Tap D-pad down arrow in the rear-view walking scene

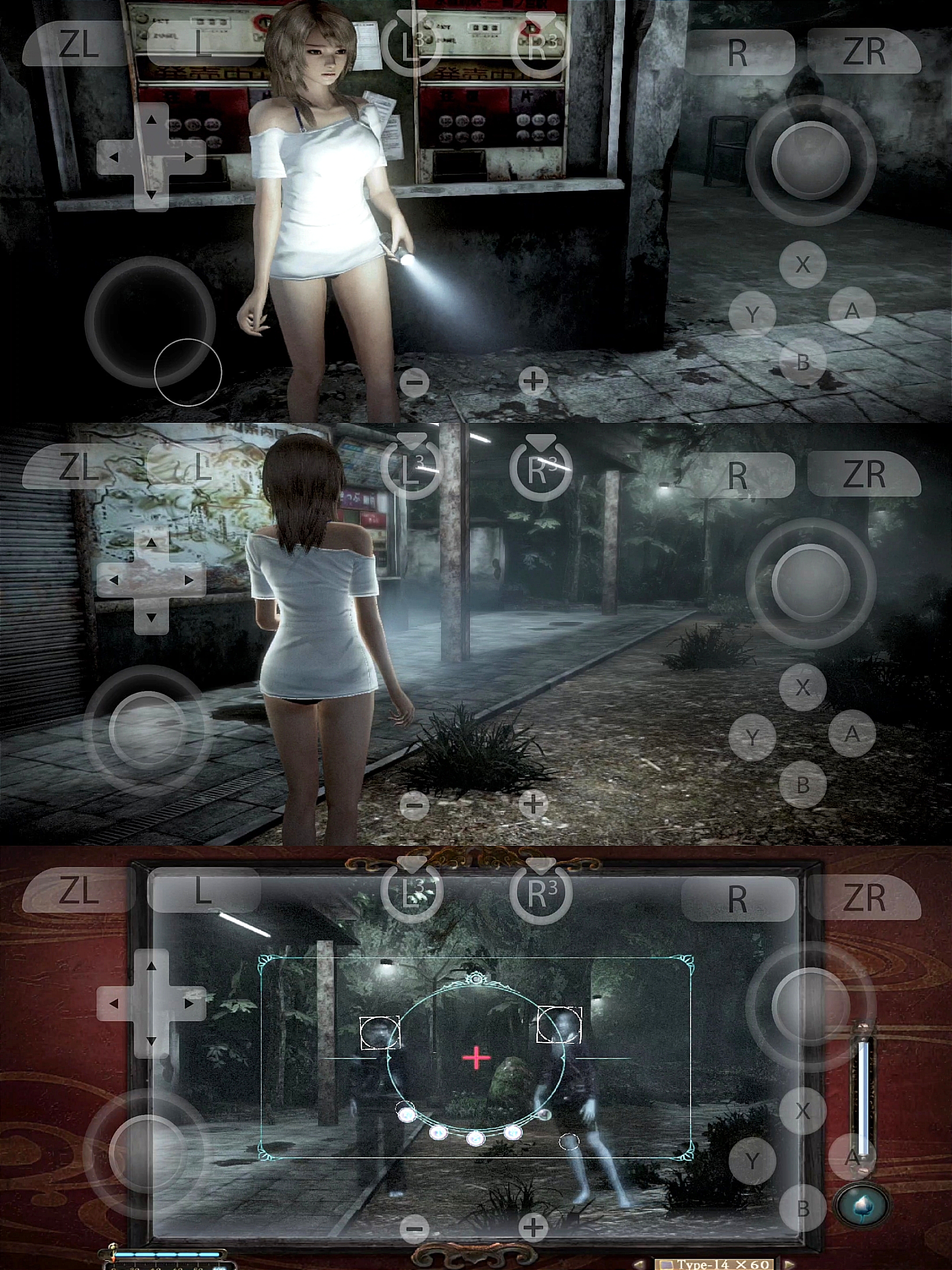click(151, 618)
